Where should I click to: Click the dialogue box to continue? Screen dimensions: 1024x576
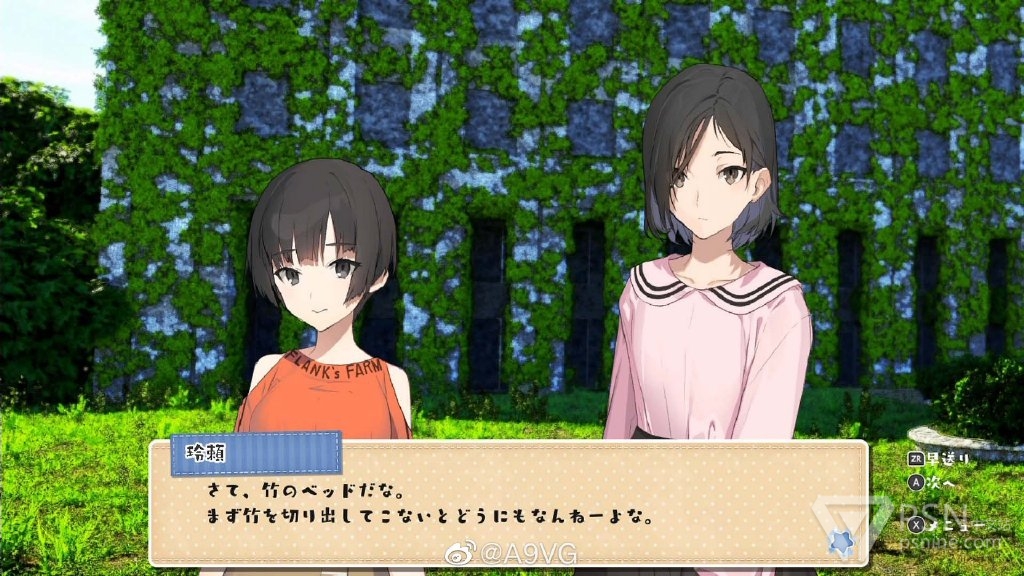508,505
